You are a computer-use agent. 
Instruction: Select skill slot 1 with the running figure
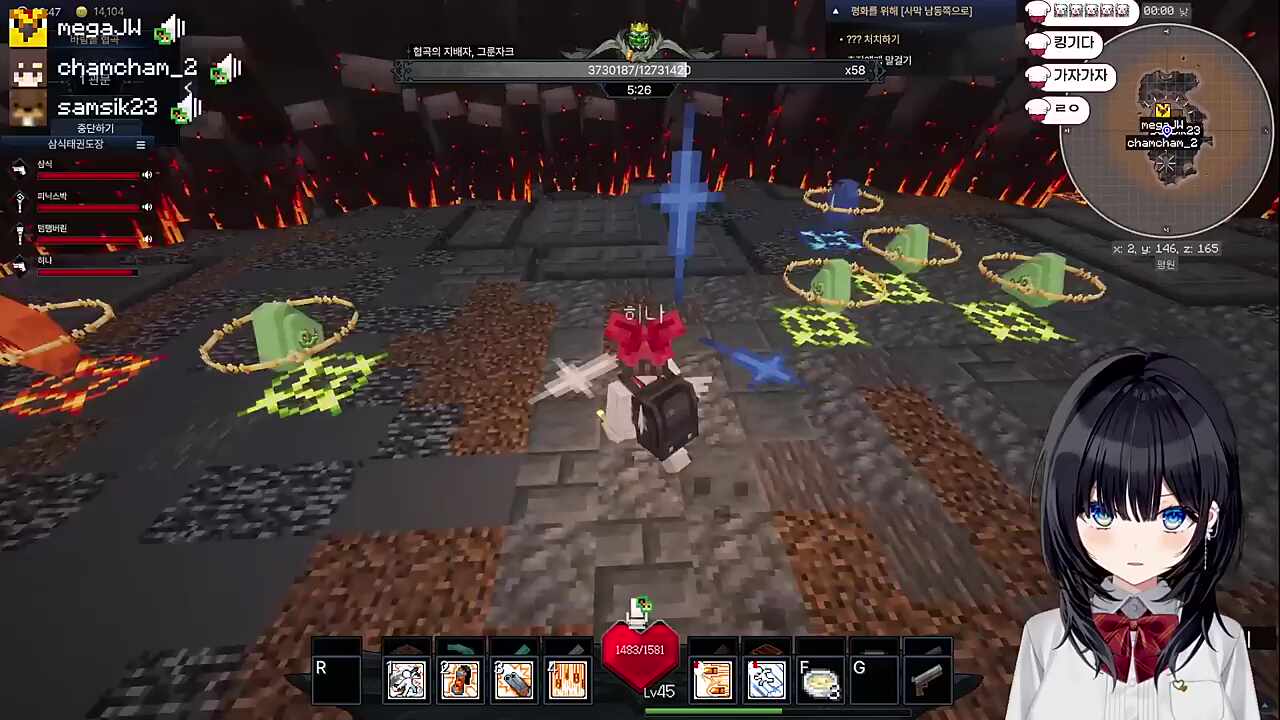(406, 681)
